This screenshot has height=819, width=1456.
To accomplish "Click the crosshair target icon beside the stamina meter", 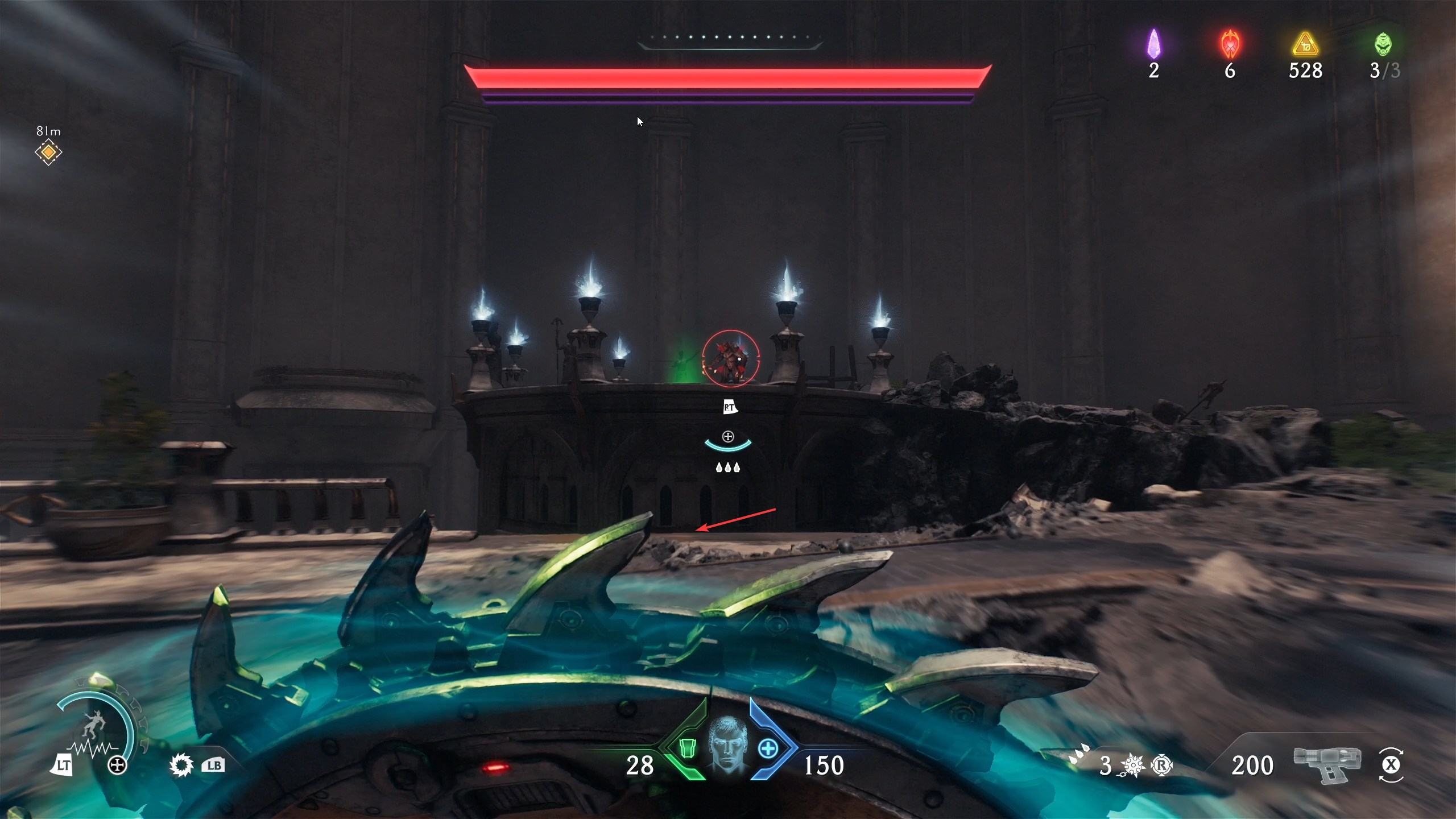I will point(118,765).
